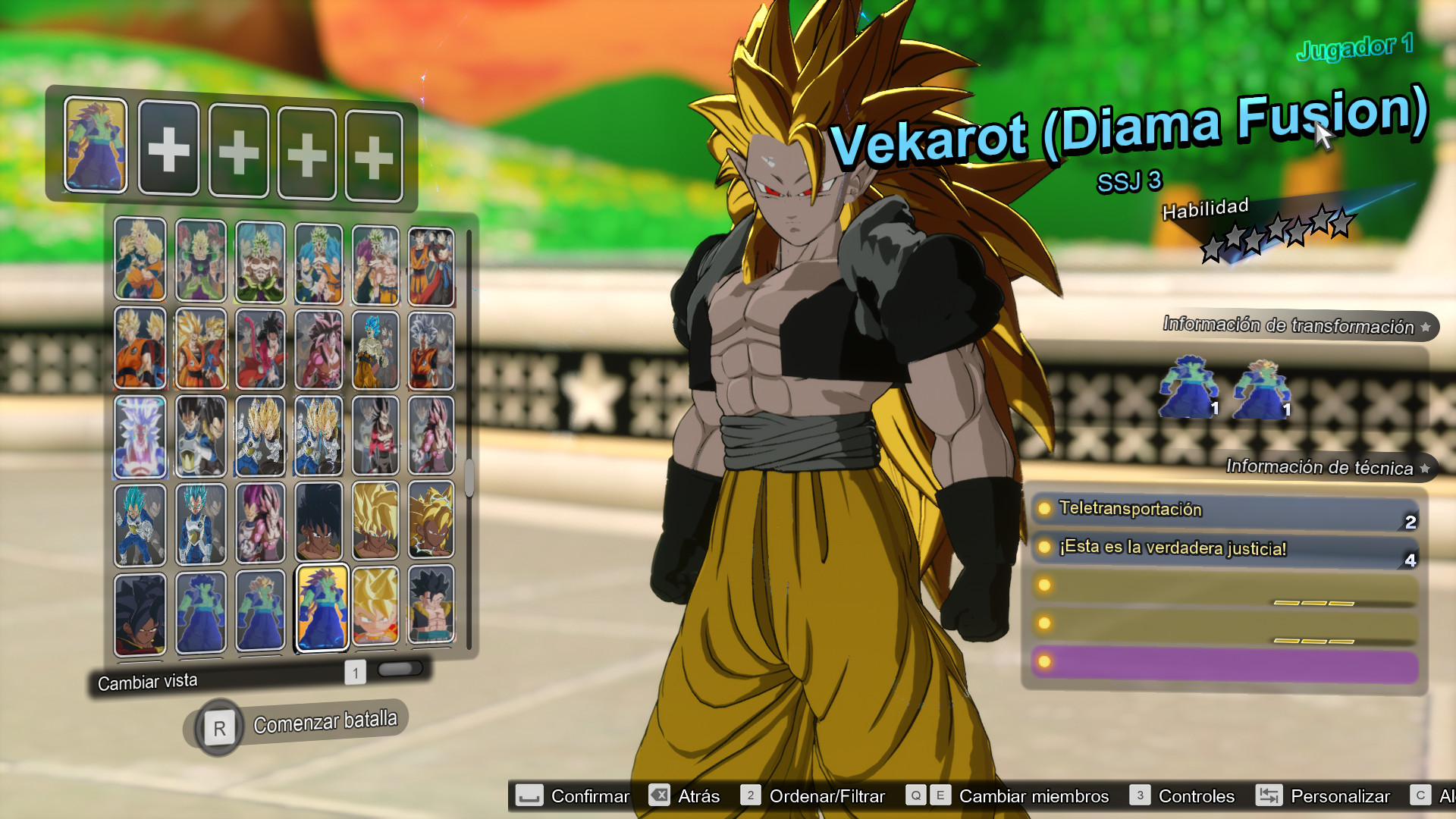This screenshot has width=1456, height=819.
Task: Toggle the switch next to Cambiar vista
Action: tap(398, 670)
